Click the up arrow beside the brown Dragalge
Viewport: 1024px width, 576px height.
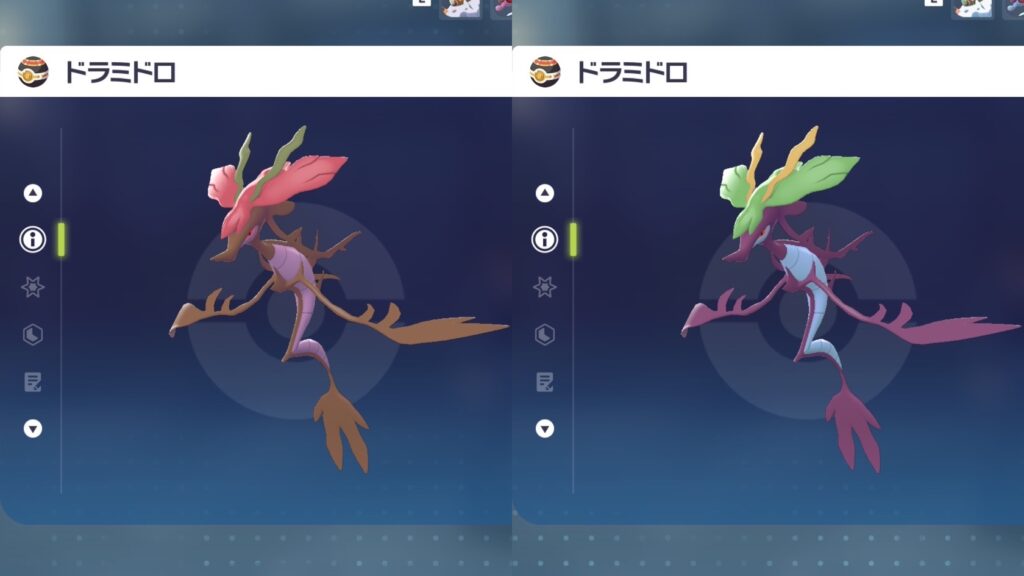33,193
